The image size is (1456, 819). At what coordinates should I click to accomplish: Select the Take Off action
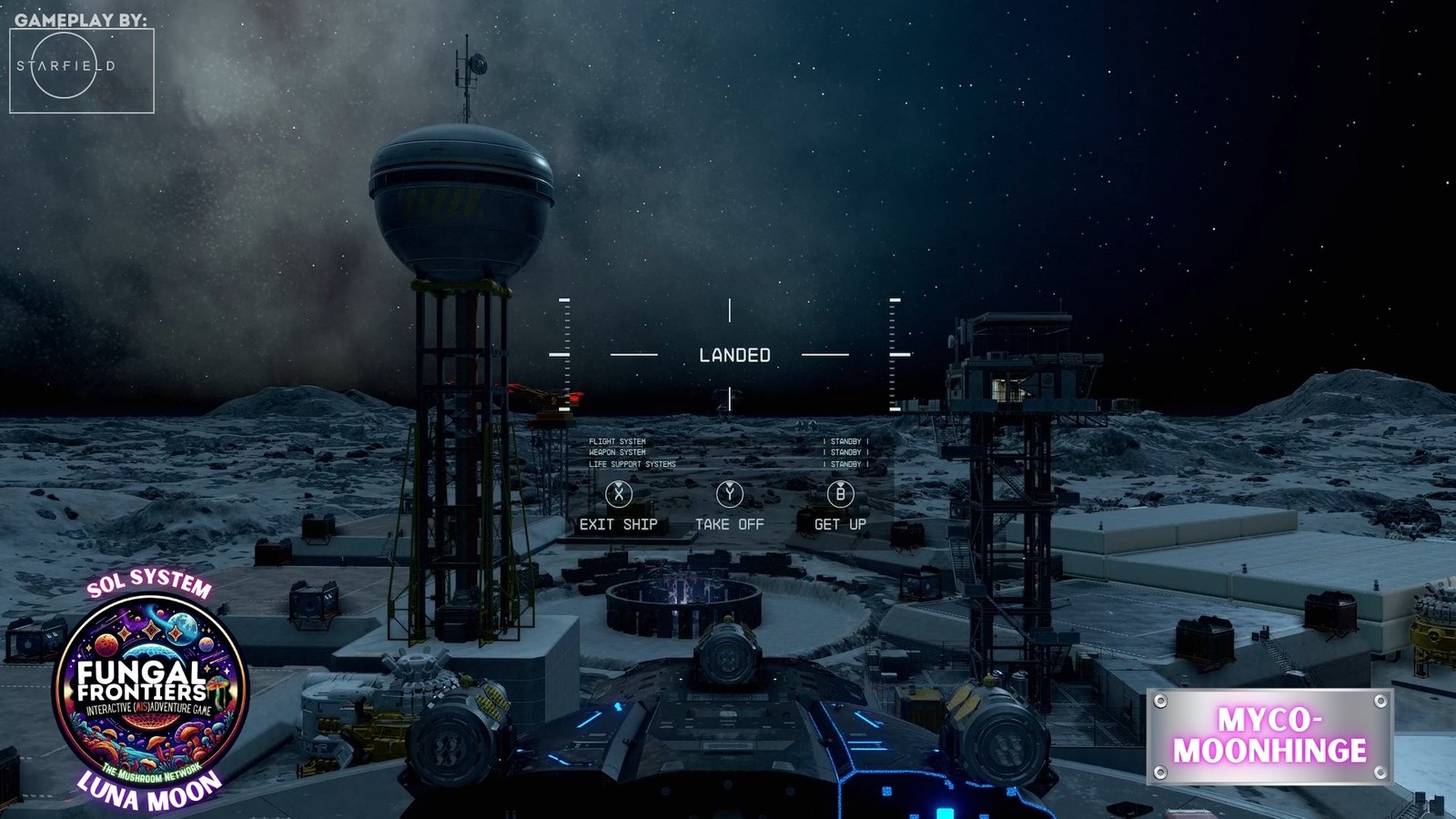pos(729,508)
